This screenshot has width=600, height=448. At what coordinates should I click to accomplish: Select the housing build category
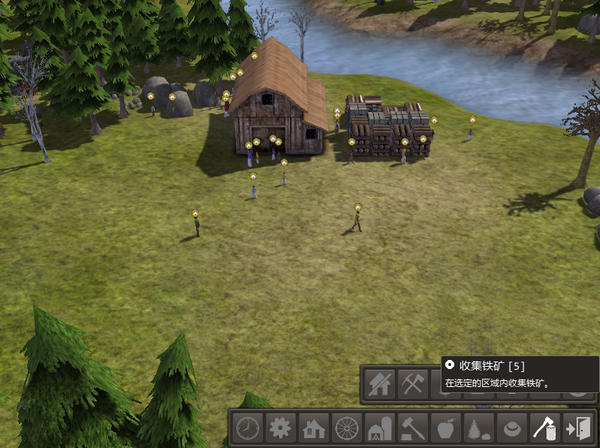(x=313, y=429)
